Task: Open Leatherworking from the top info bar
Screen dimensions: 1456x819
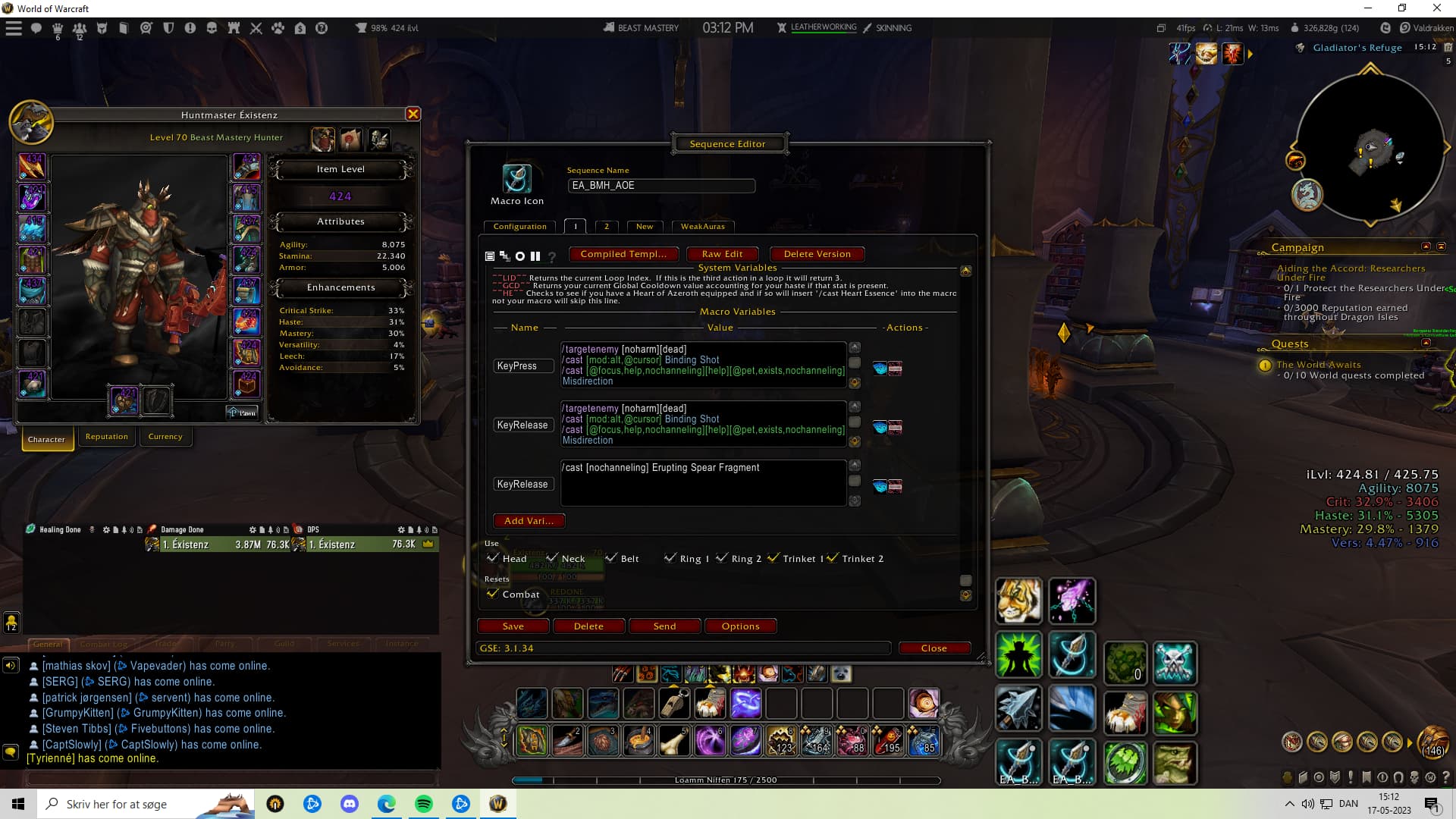Action: pos(823,27)
